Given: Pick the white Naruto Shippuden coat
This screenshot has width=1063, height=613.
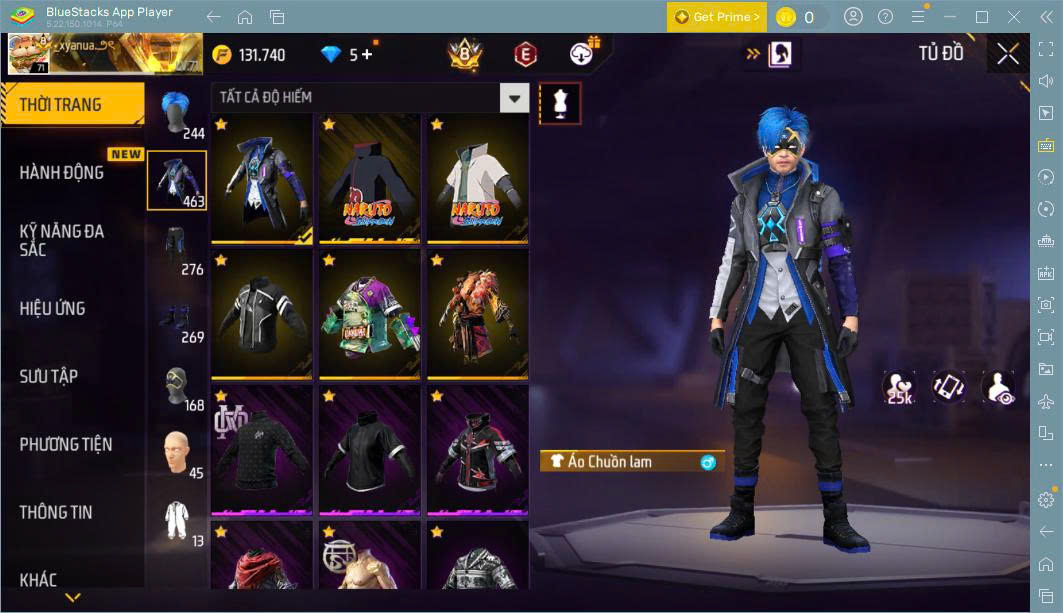Looking at the screenshot, I should click(477, 178).
